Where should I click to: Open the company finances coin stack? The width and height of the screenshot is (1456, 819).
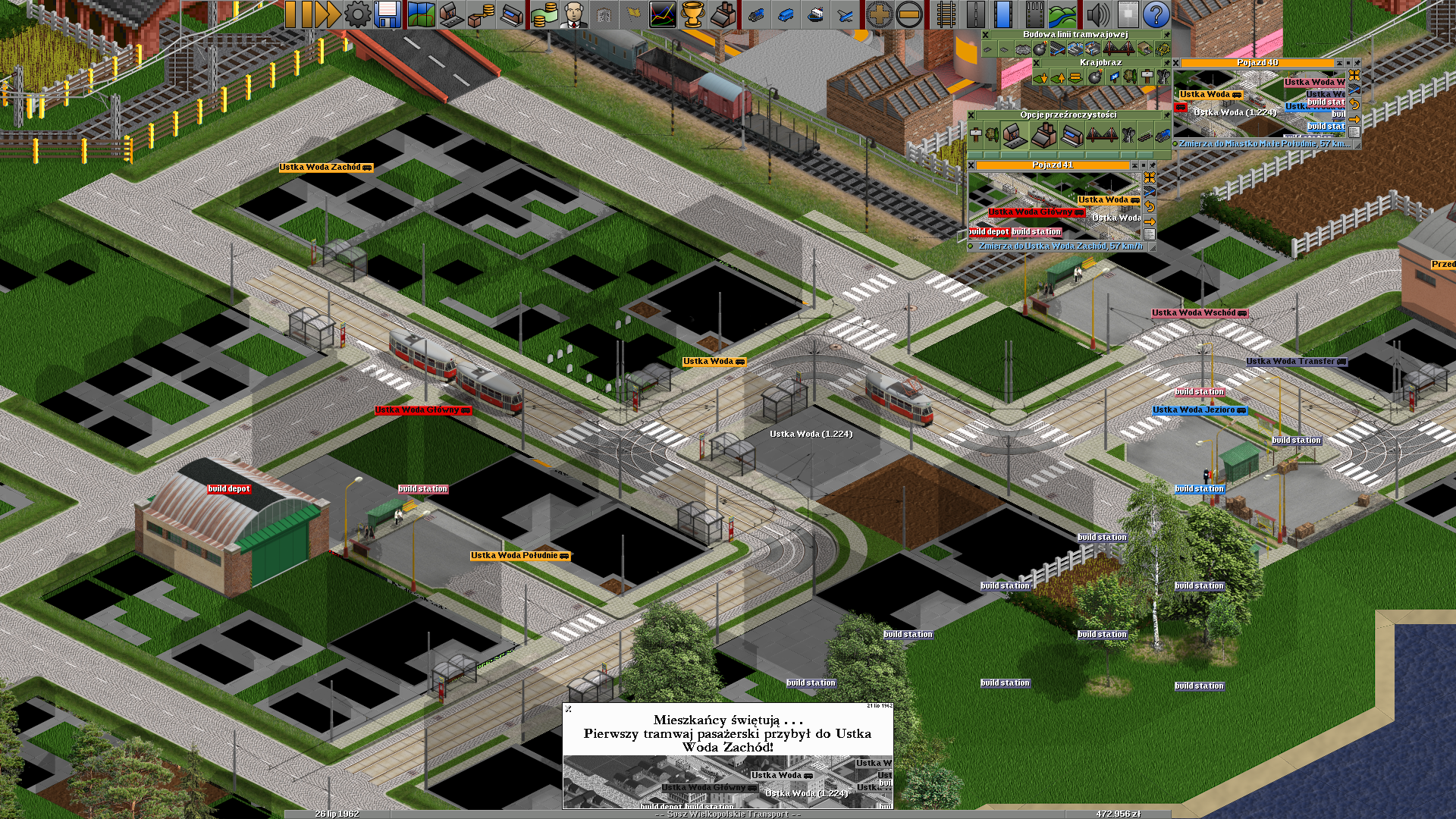(x=543, y=14)
